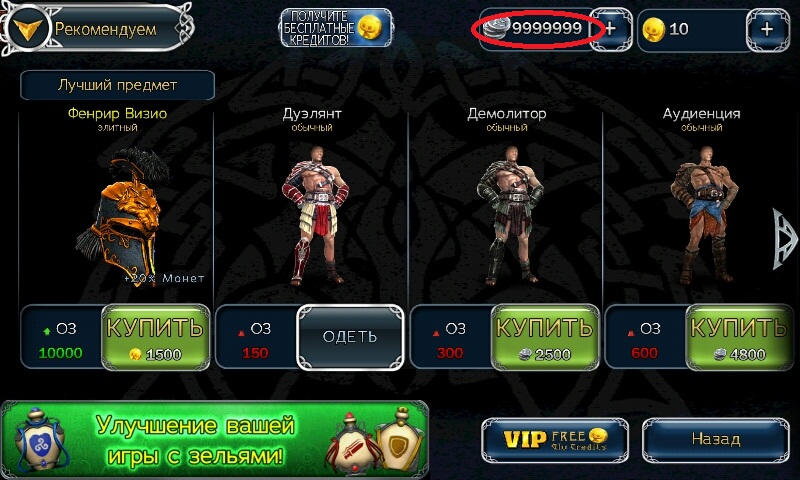Show next items with right arrow
This screenshot has height=480, width=800.
(x=783, y=238)
